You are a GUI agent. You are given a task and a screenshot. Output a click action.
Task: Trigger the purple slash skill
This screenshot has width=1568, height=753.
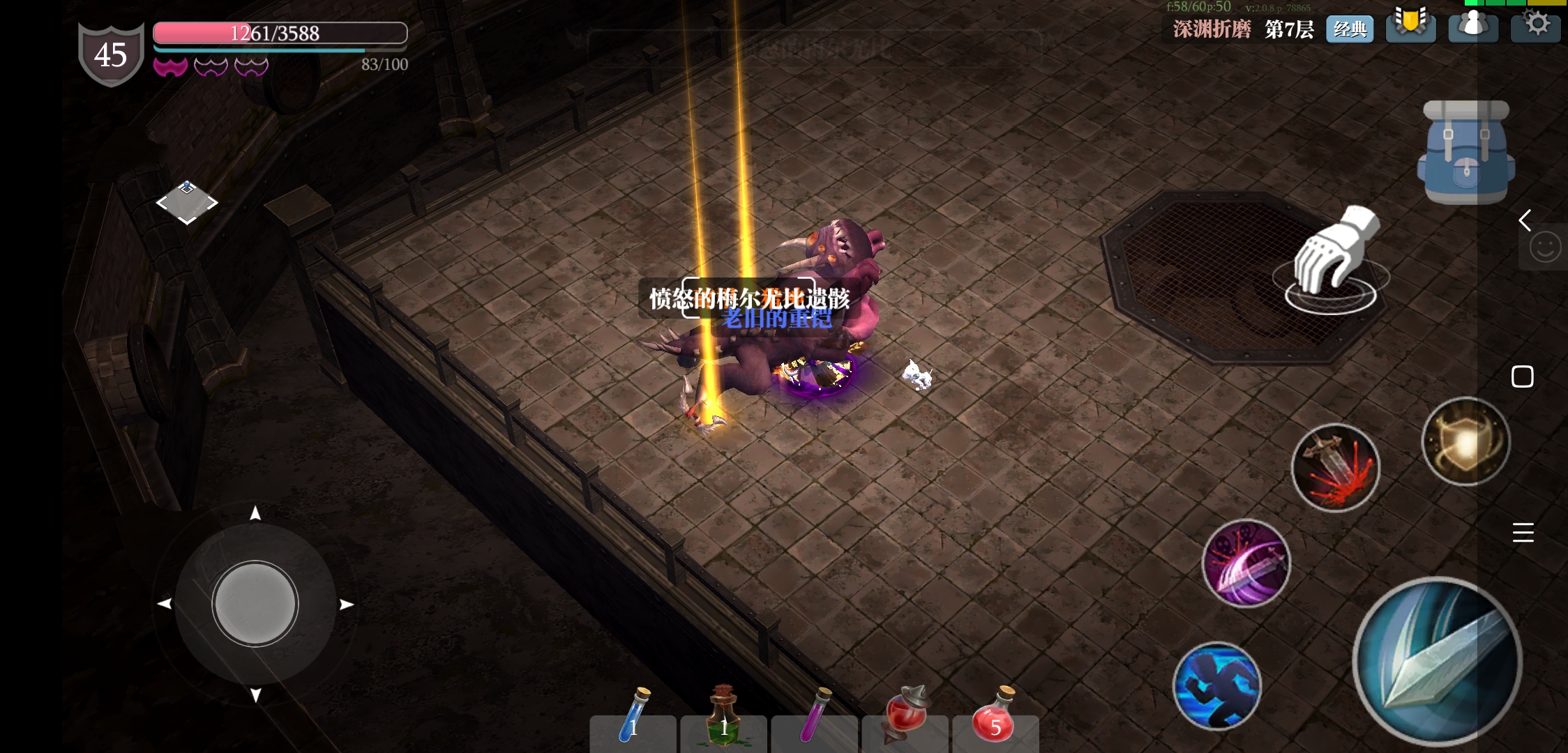pos(1246,563)
